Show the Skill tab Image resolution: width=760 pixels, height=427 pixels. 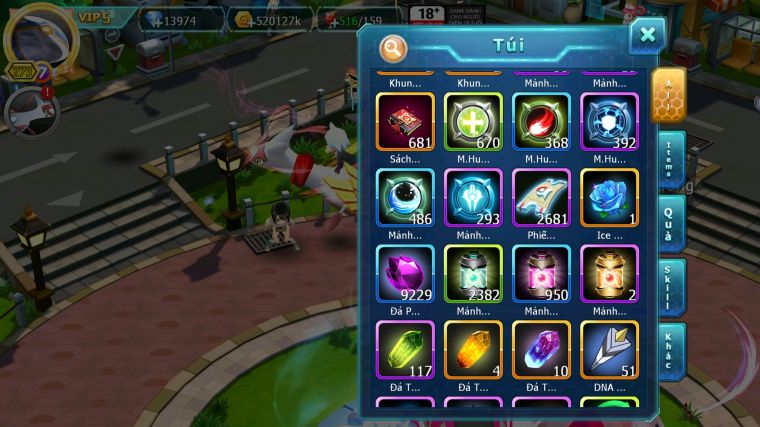click(670, 286)
